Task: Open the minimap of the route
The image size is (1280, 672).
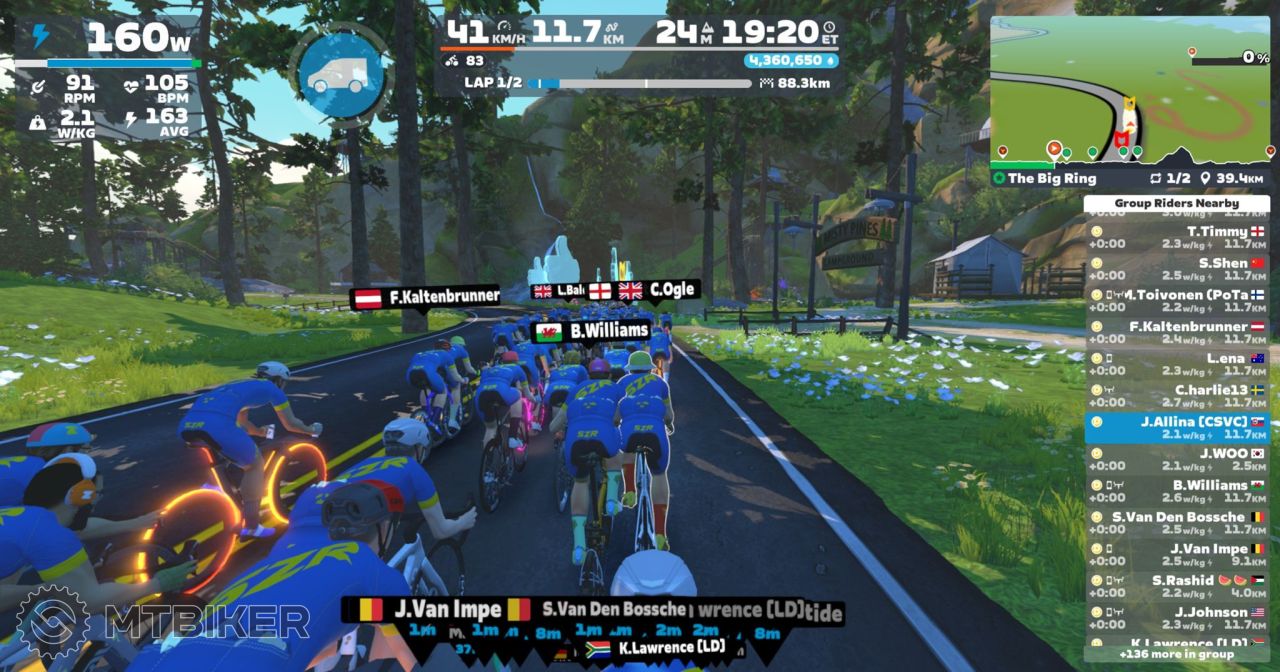Action: [x=1132, y=90]
